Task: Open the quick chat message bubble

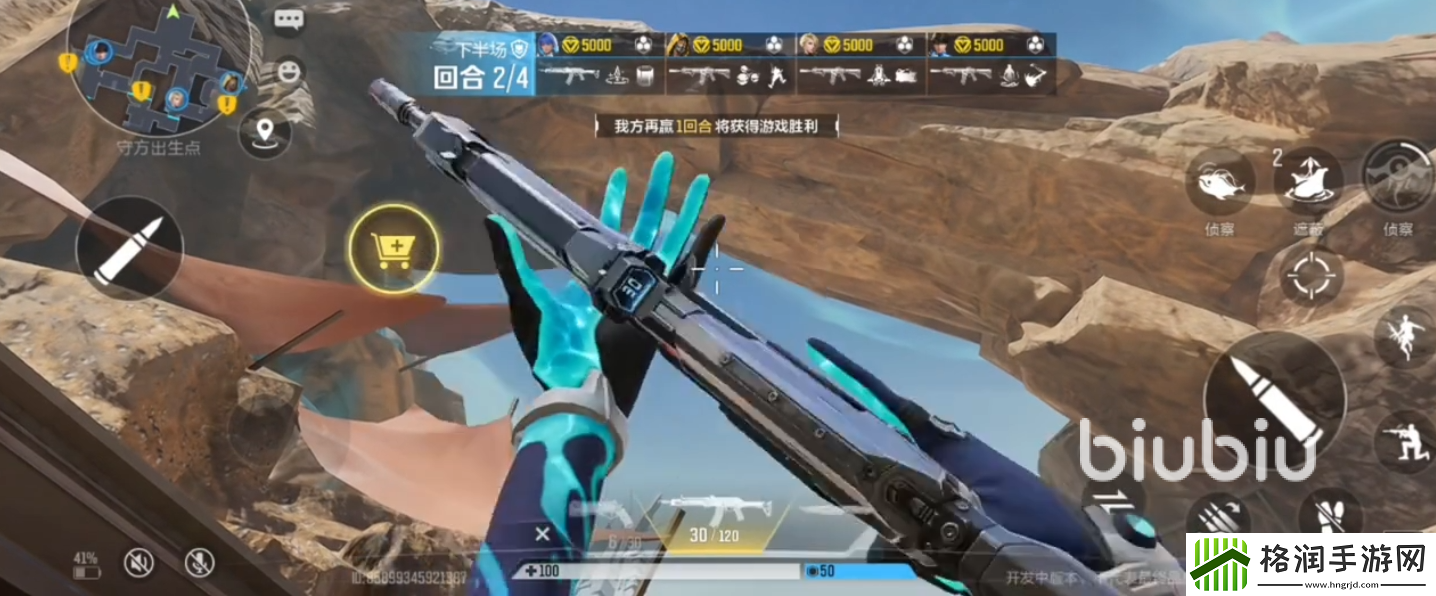Action: coord(289,20)
